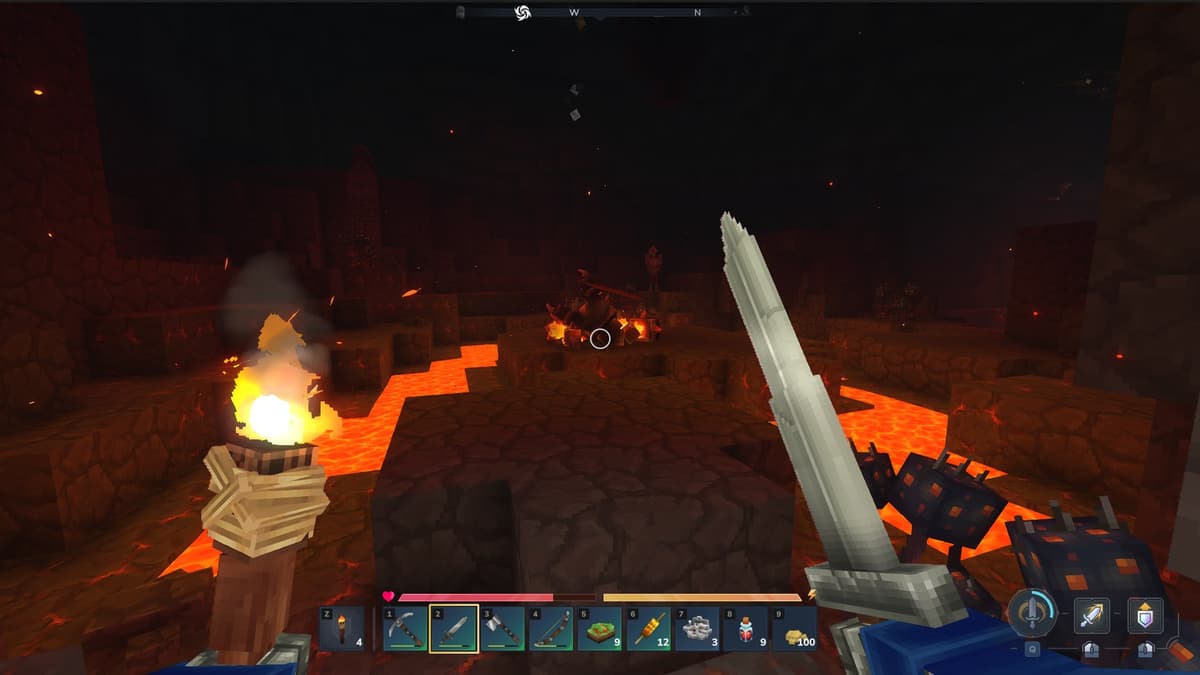Click the glowing sword attack ability icon

[x=1091, y=616]
